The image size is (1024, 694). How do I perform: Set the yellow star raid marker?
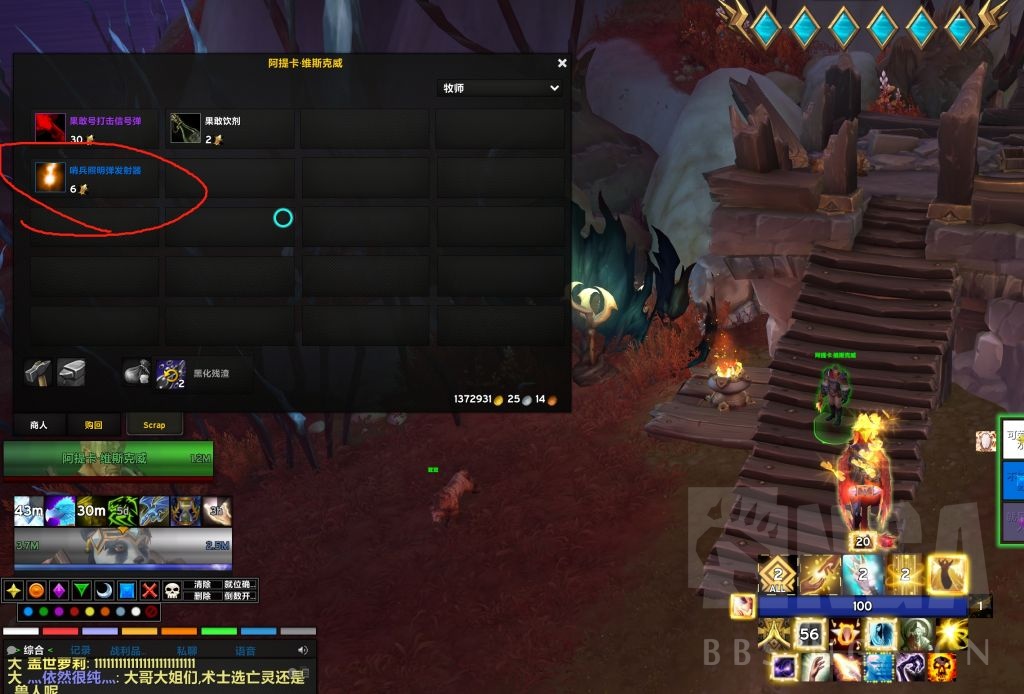coord(13,590)
